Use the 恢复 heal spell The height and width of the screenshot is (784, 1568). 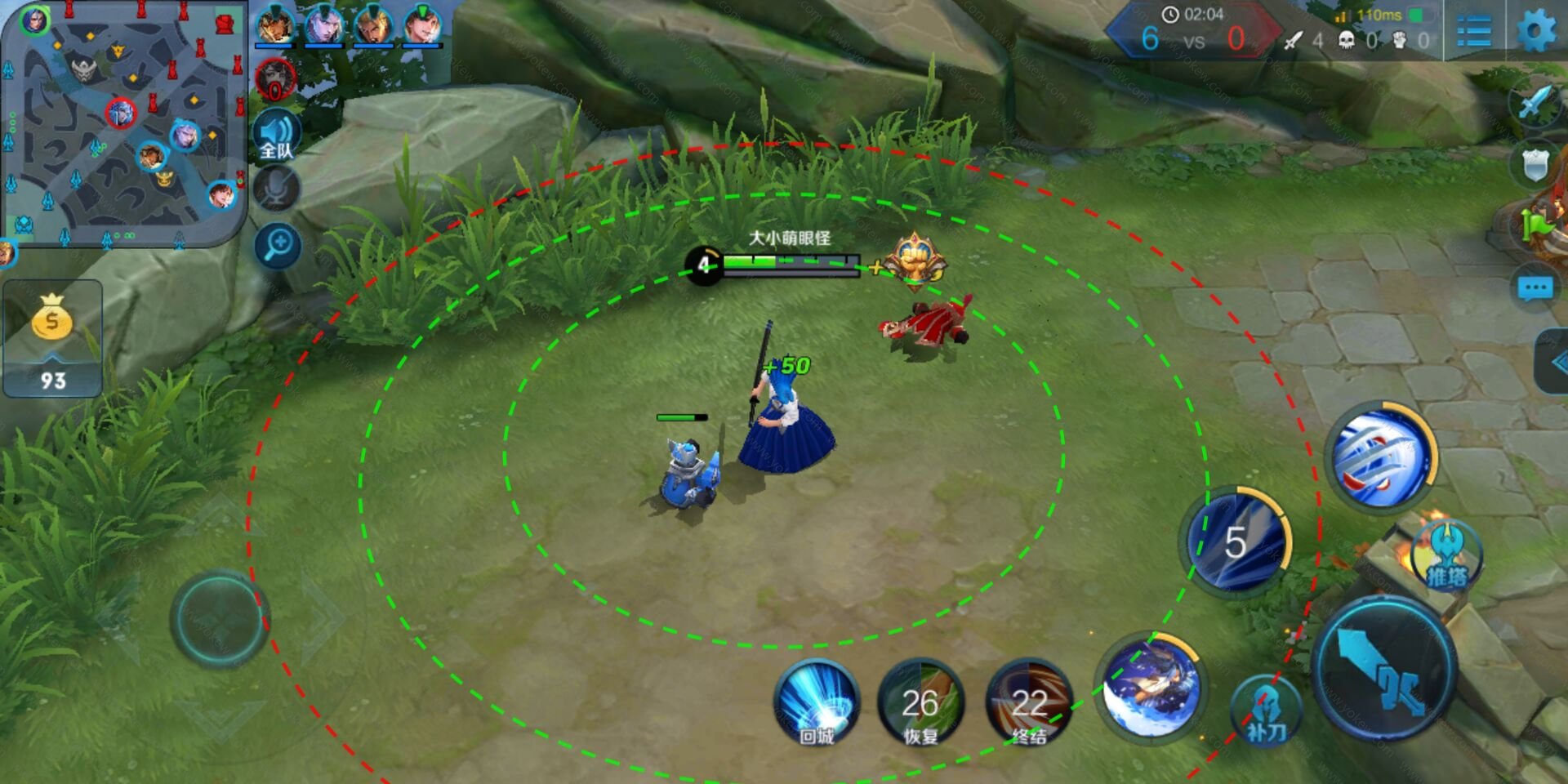pos(920,704)
